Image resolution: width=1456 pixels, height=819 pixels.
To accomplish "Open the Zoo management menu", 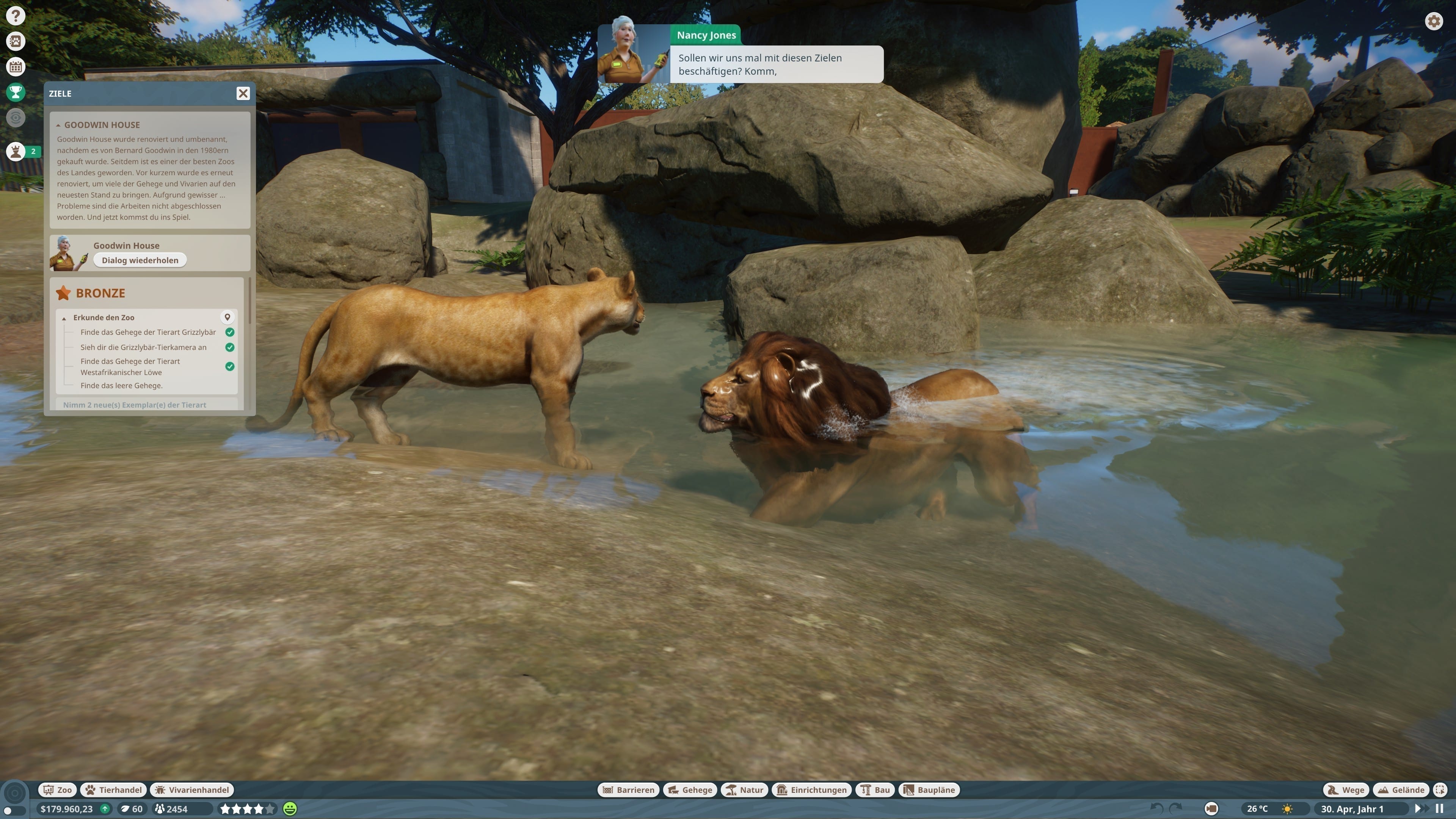I will pos(58,789).
